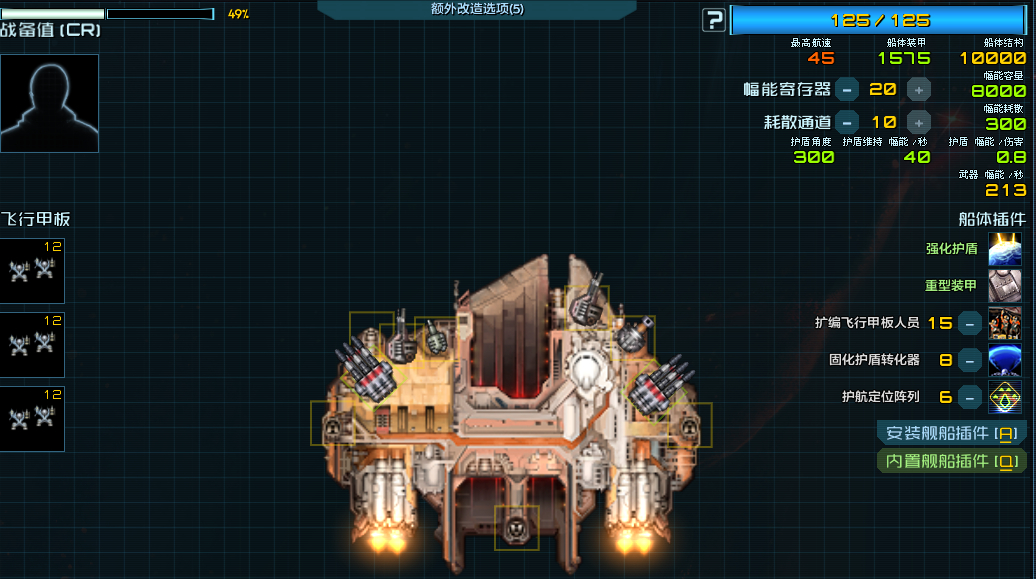Click the 扩编飞行甲板人员 hull mod icon
This screenshot has height=579, width=1036.
[1005, 323]
